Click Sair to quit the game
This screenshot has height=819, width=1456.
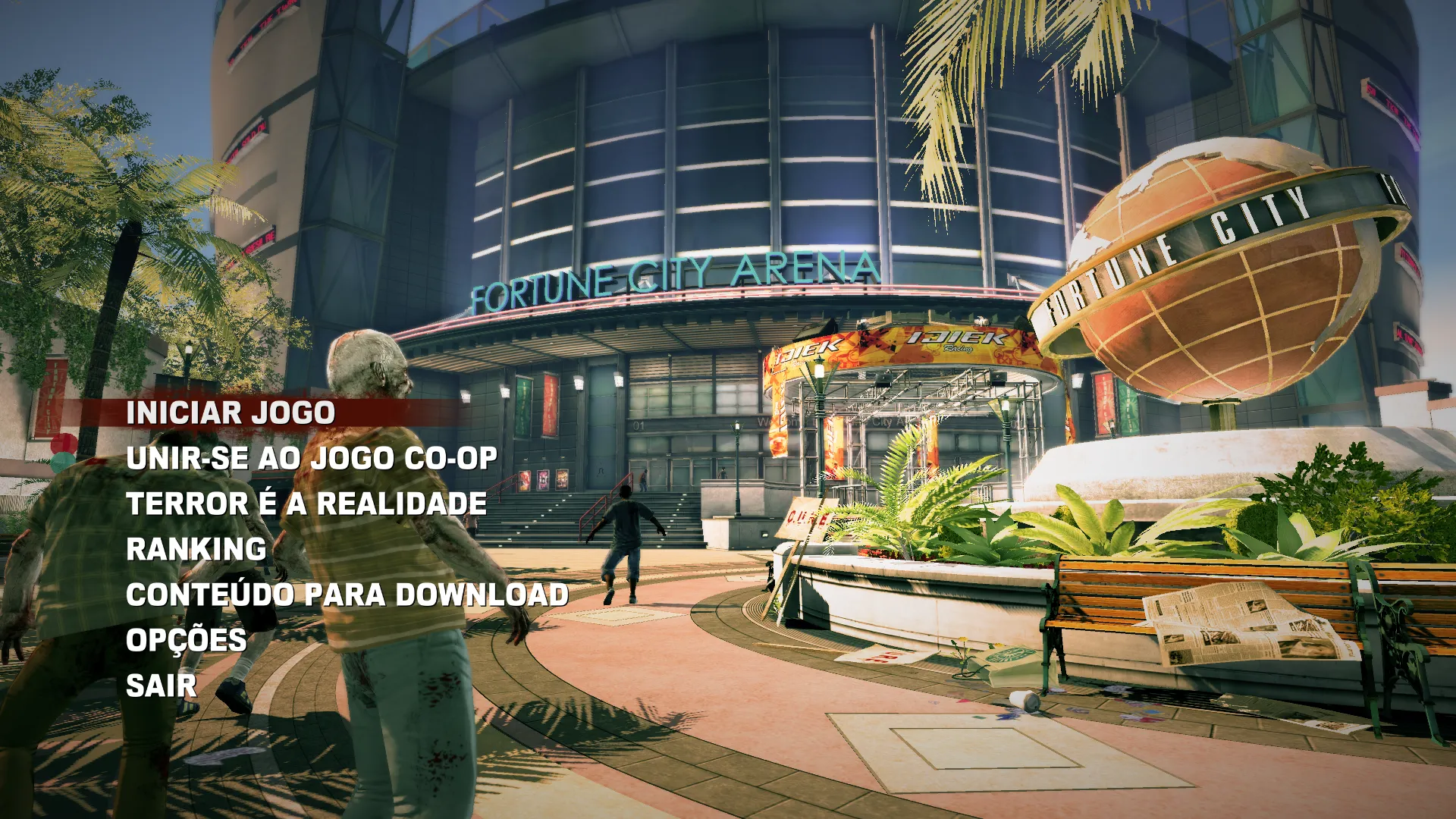click(162, 686)
